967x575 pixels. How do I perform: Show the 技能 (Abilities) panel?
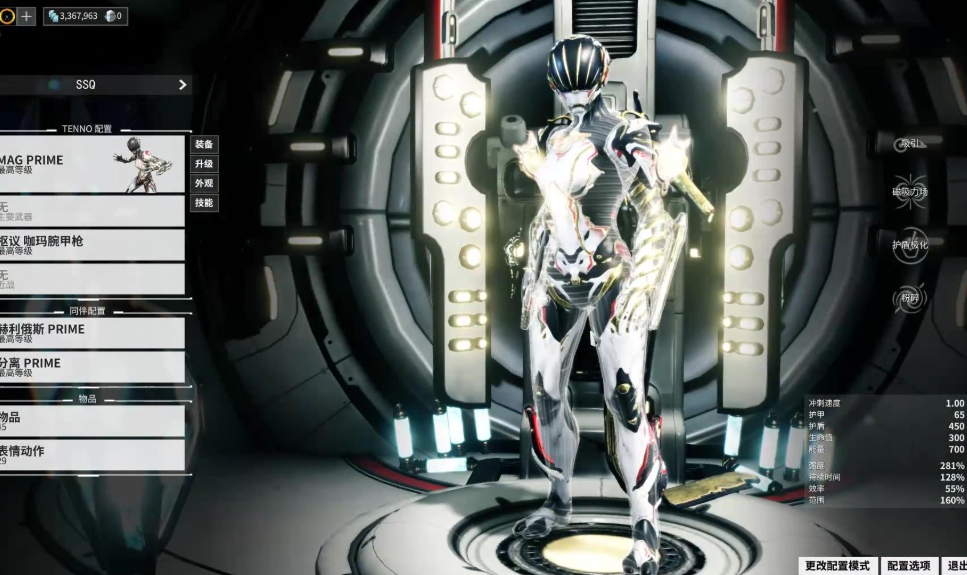click(x=204, y=202)
